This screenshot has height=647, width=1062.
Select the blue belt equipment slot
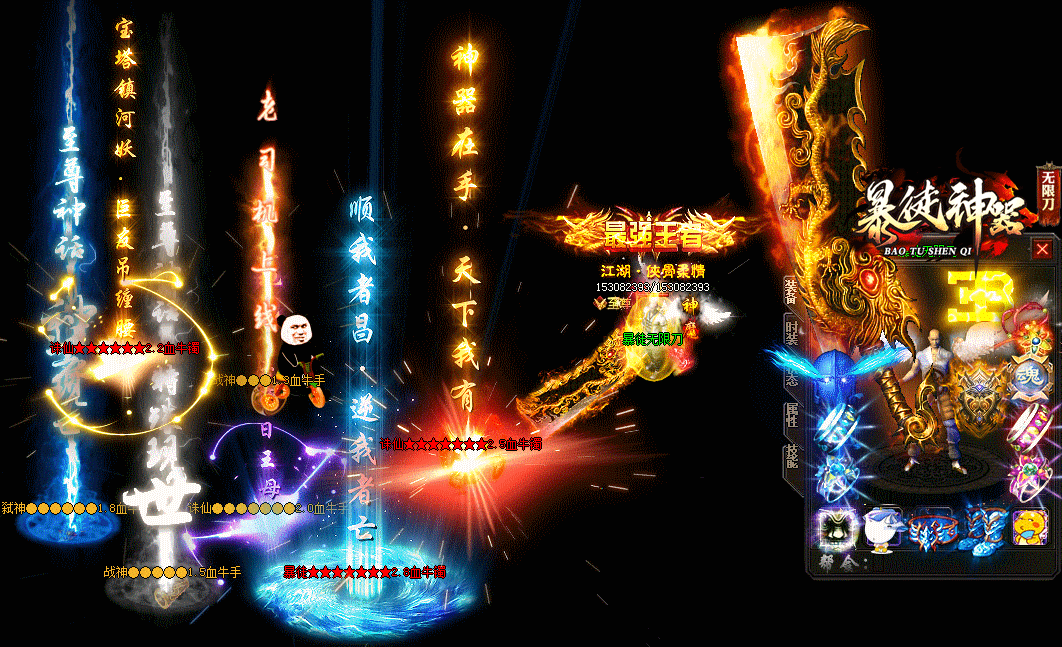932,530
